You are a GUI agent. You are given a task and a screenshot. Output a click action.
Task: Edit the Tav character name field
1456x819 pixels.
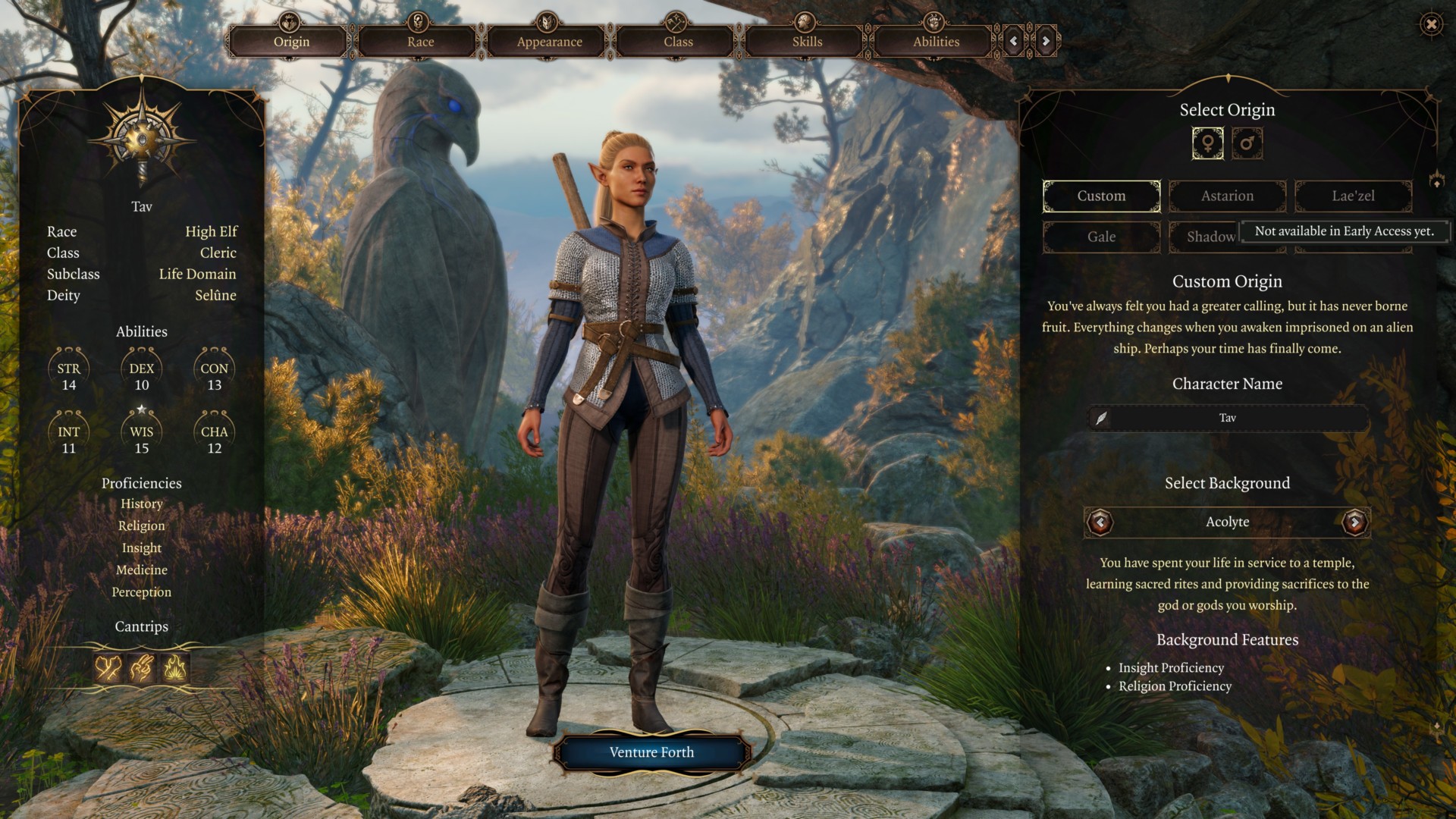click(x=1227, y=418)
